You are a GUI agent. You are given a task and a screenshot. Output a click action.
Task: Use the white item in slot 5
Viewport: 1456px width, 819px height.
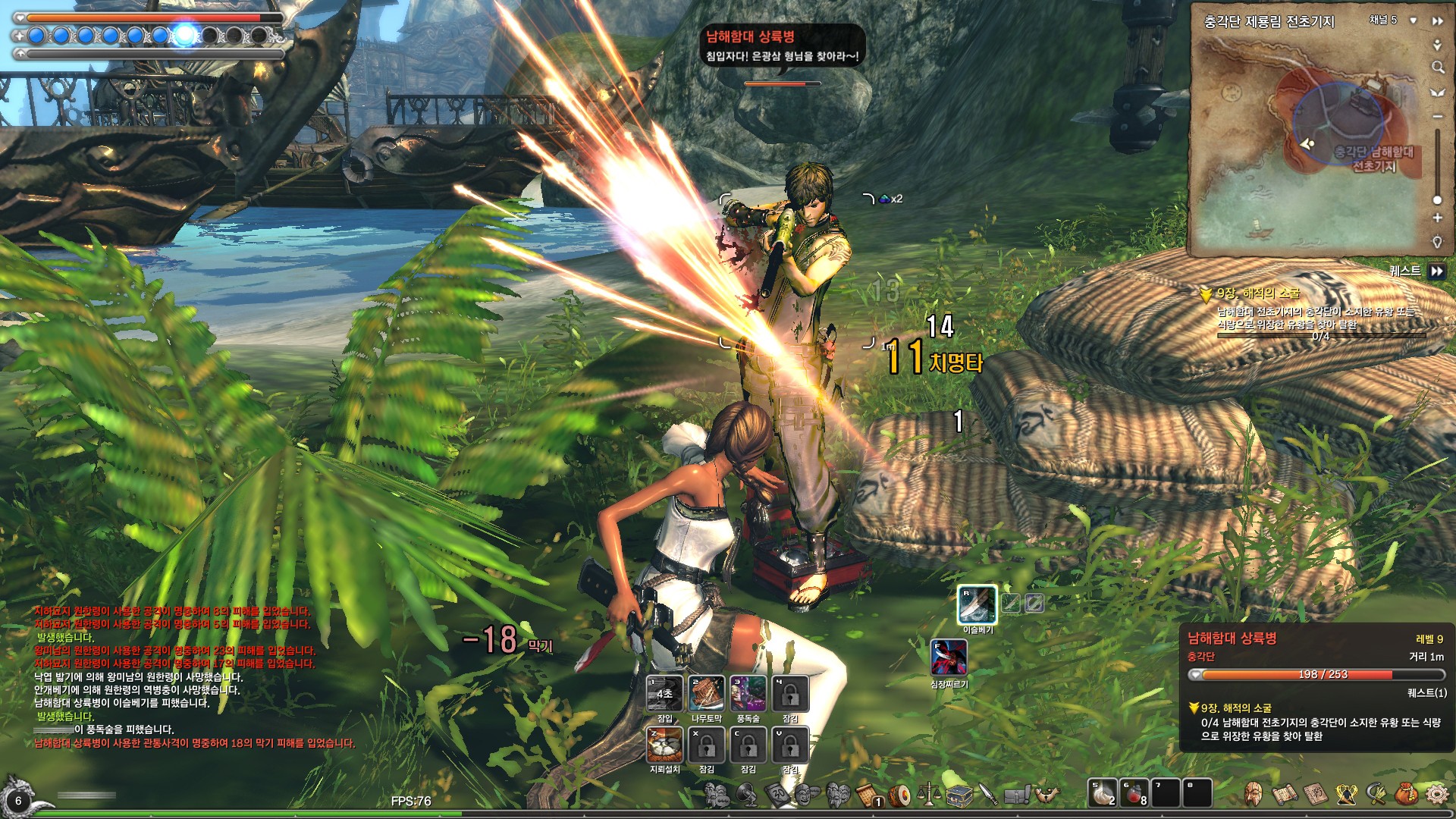click(1102, 793)
